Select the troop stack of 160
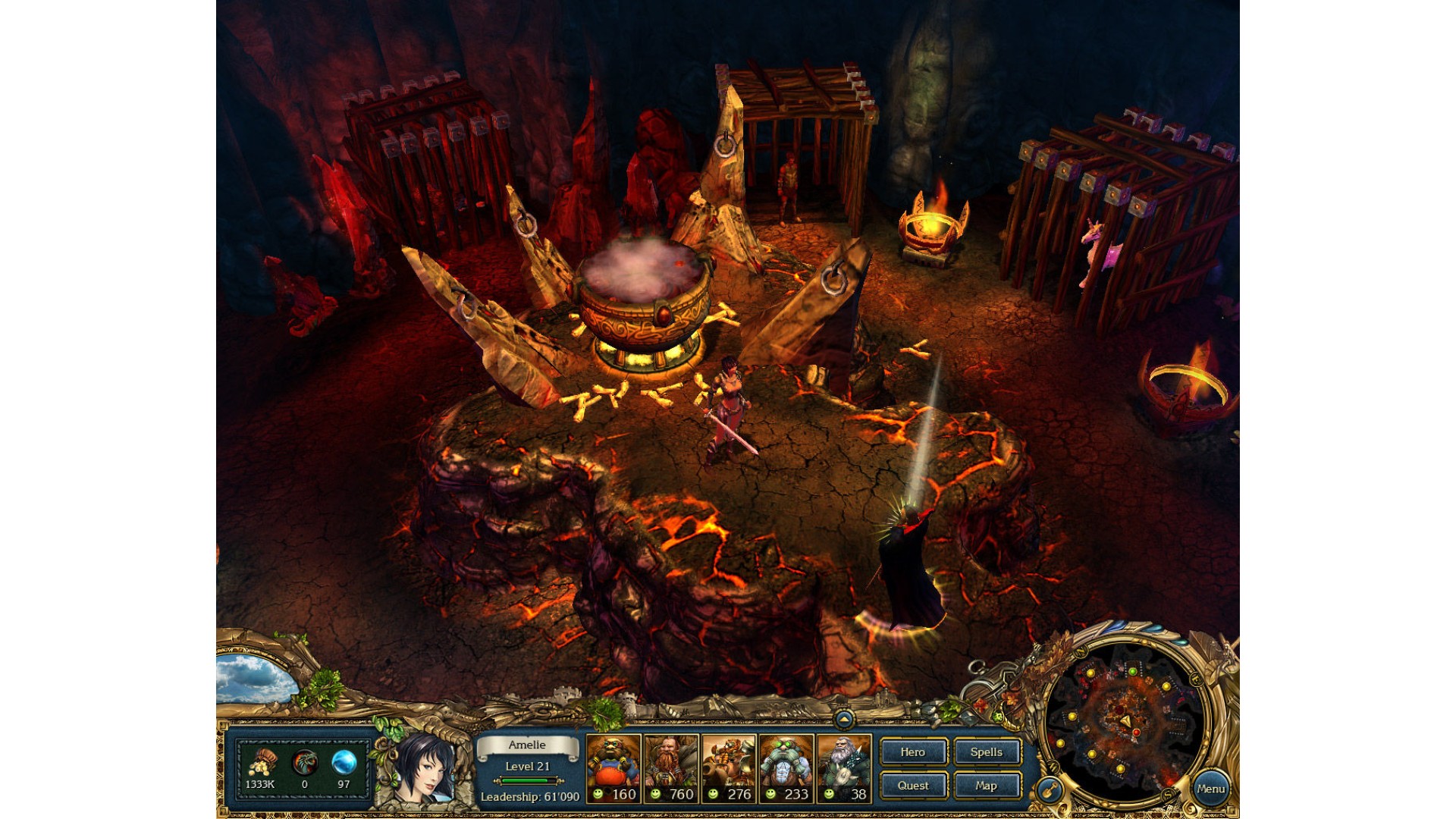1456x819 pixels. point(613,768)
